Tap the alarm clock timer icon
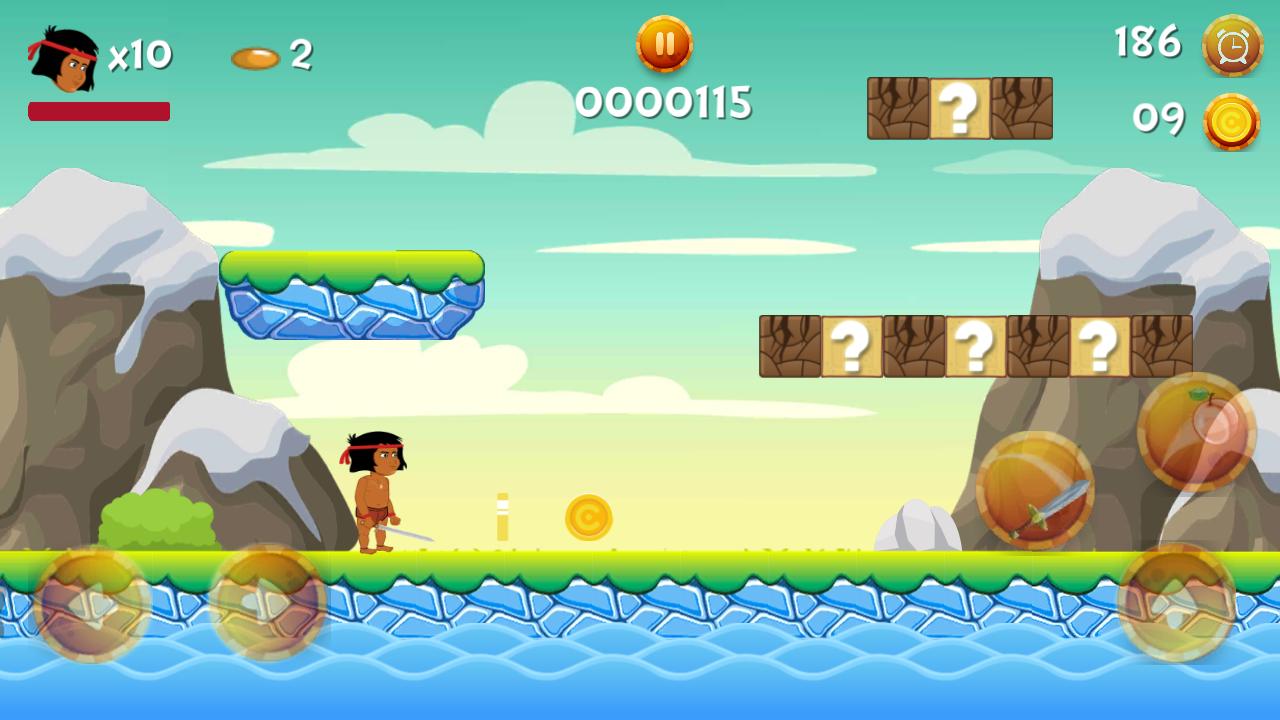 point(1232,44)
